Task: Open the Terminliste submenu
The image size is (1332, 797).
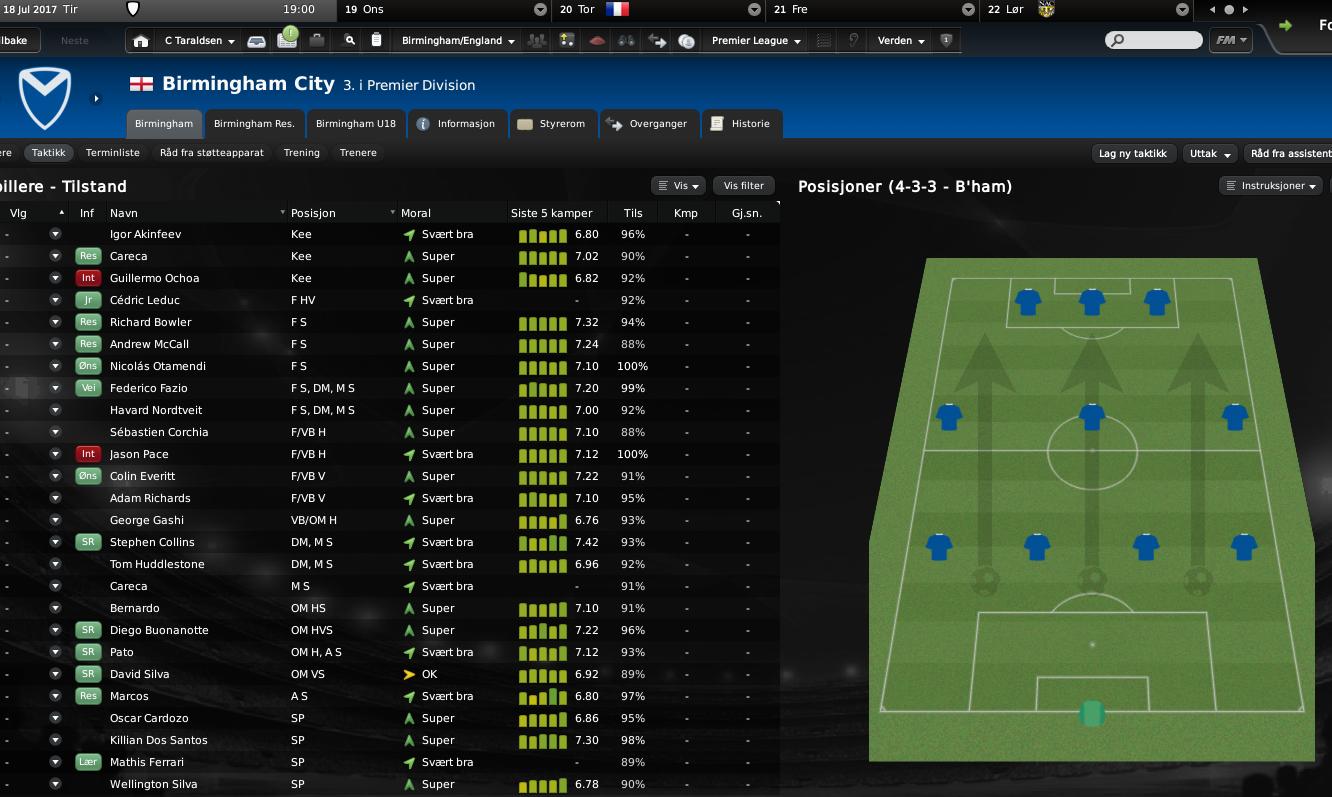Action: (113, 153)
